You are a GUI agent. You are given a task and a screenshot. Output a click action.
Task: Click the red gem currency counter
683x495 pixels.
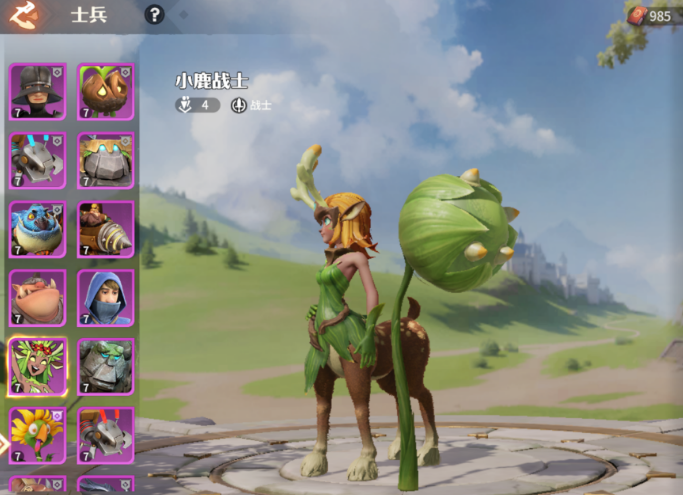650,15
